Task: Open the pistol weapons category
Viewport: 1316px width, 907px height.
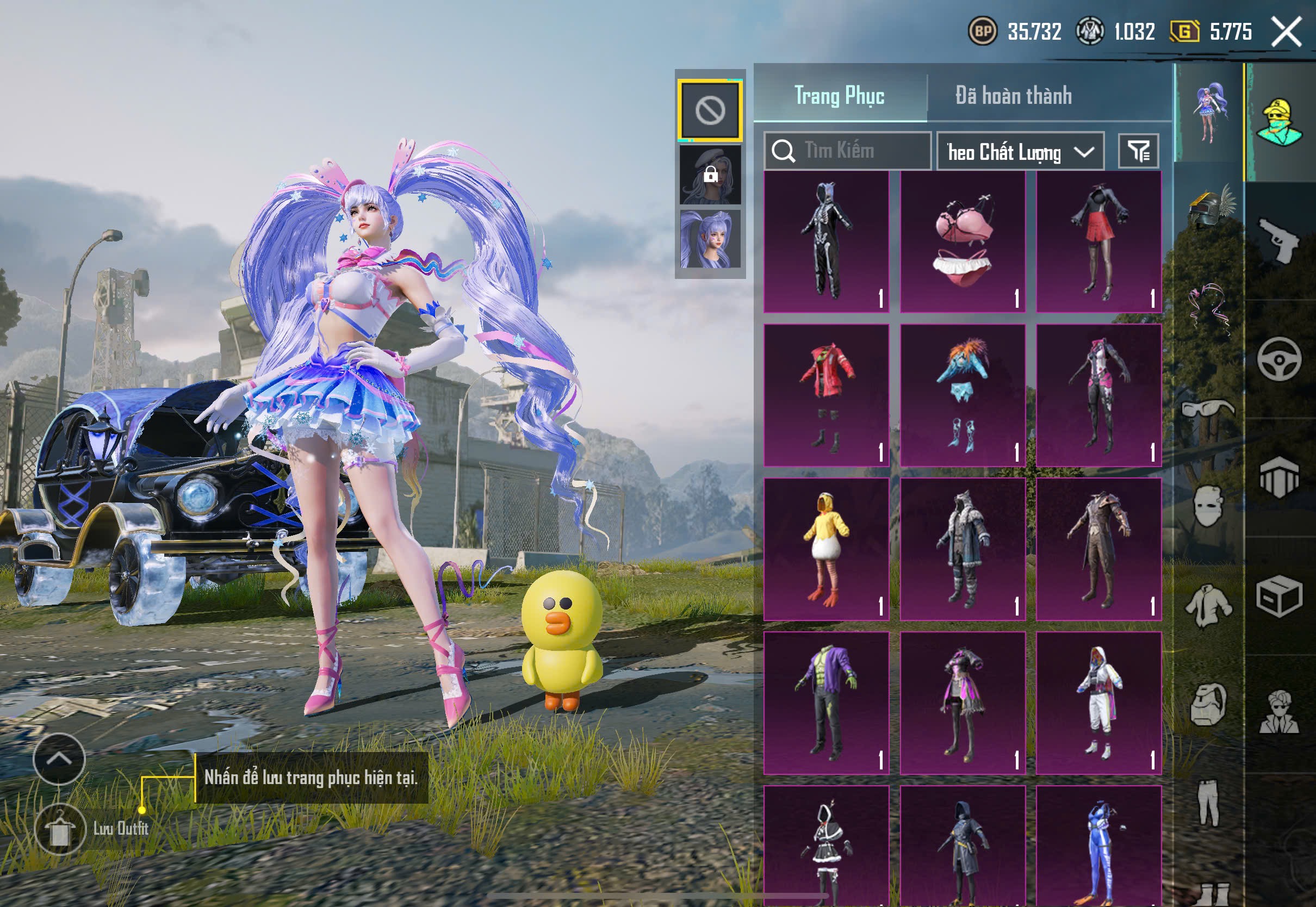Action: point(1279,240)
